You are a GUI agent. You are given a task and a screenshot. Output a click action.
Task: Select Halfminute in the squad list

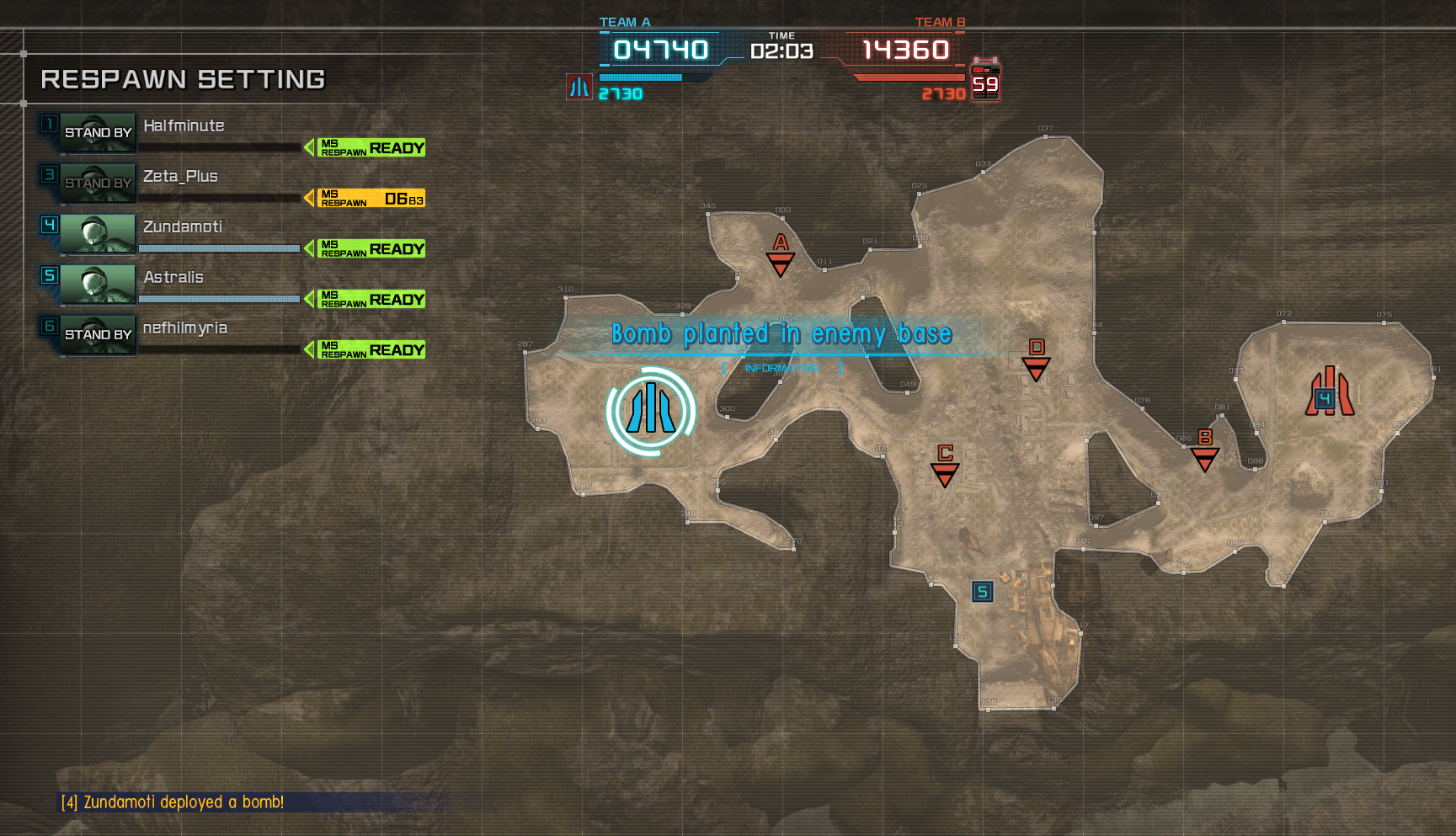pos(184,126)
